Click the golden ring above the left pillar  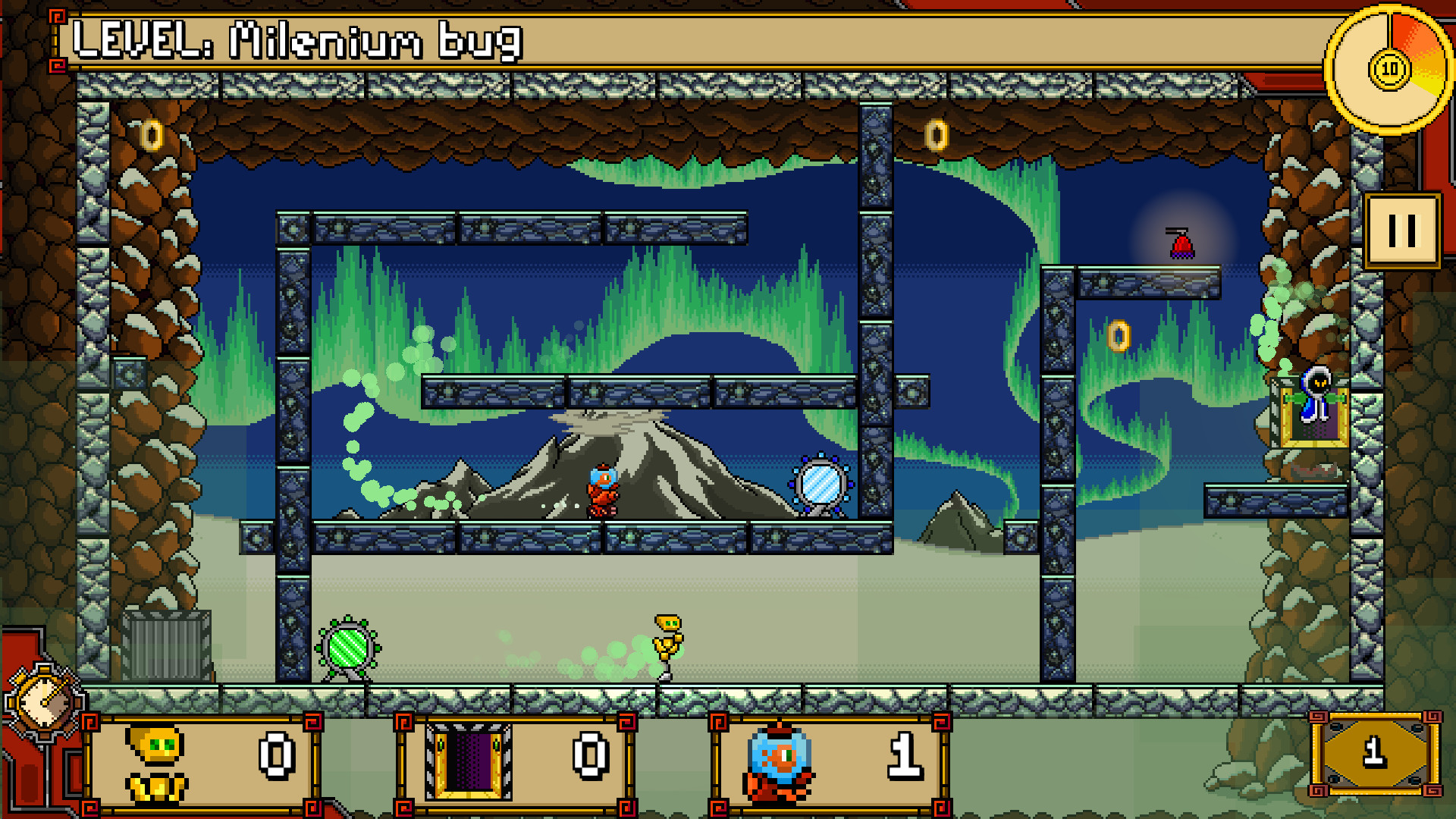(x=152, y=135)
